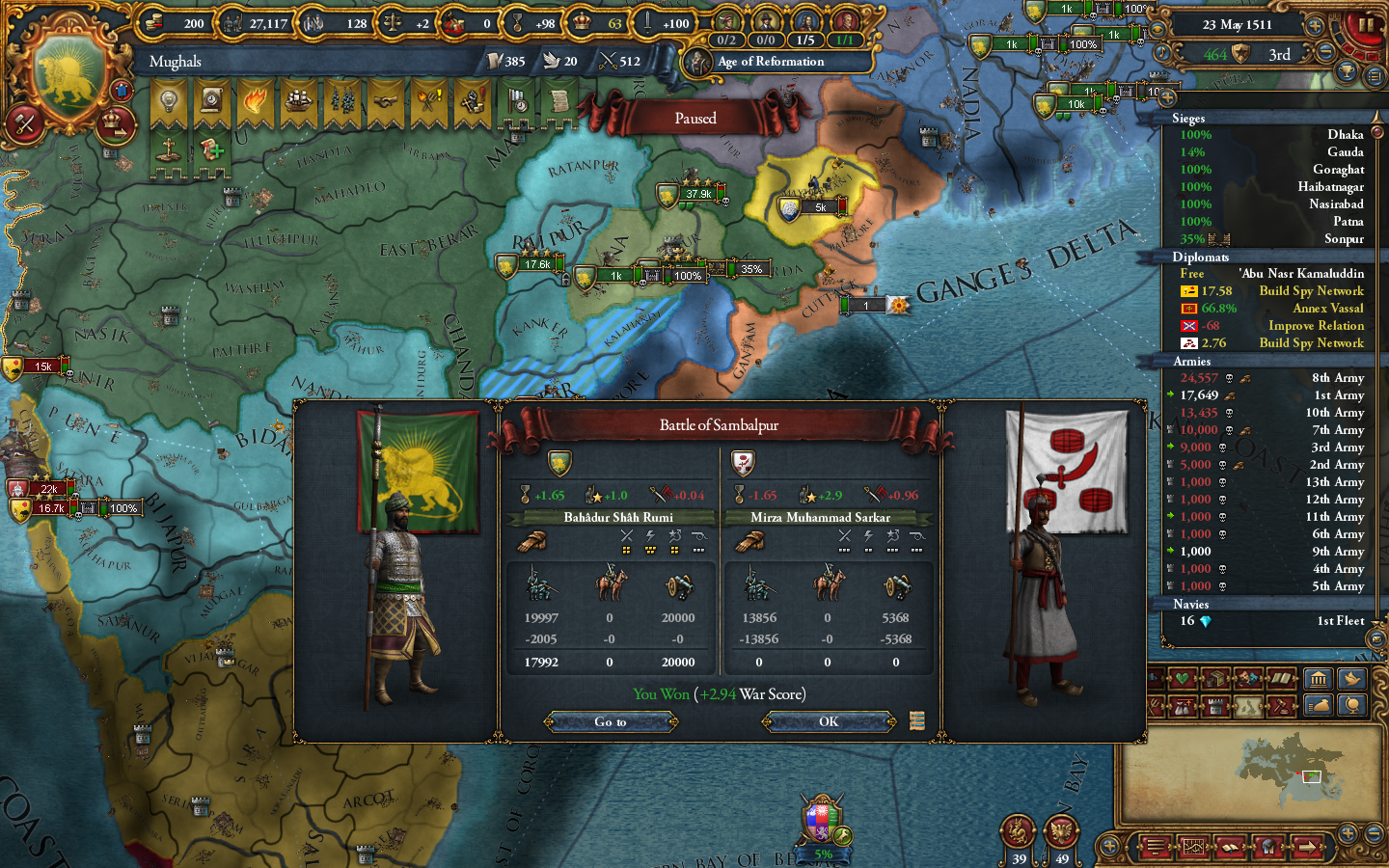Unpause the game via the Paused banner

[696, 118]
